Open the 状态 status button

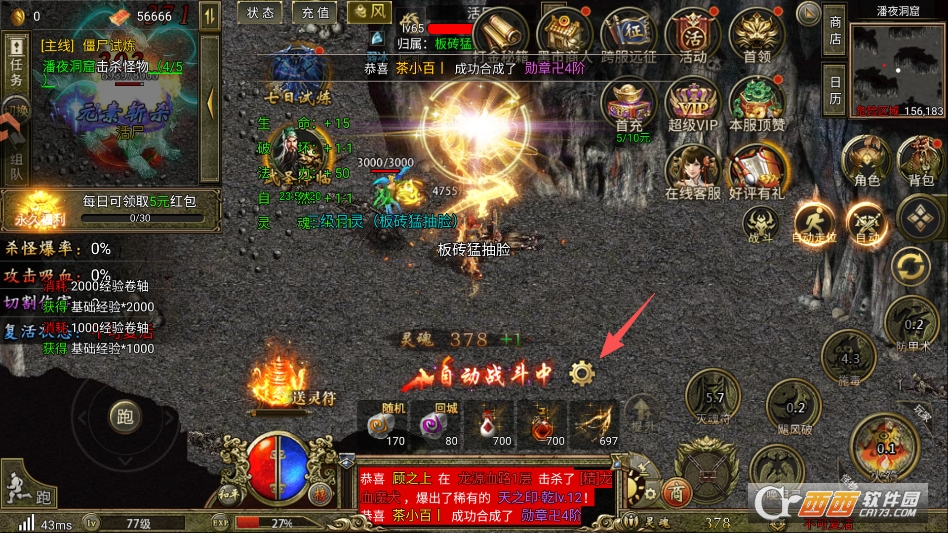(260, 13)
